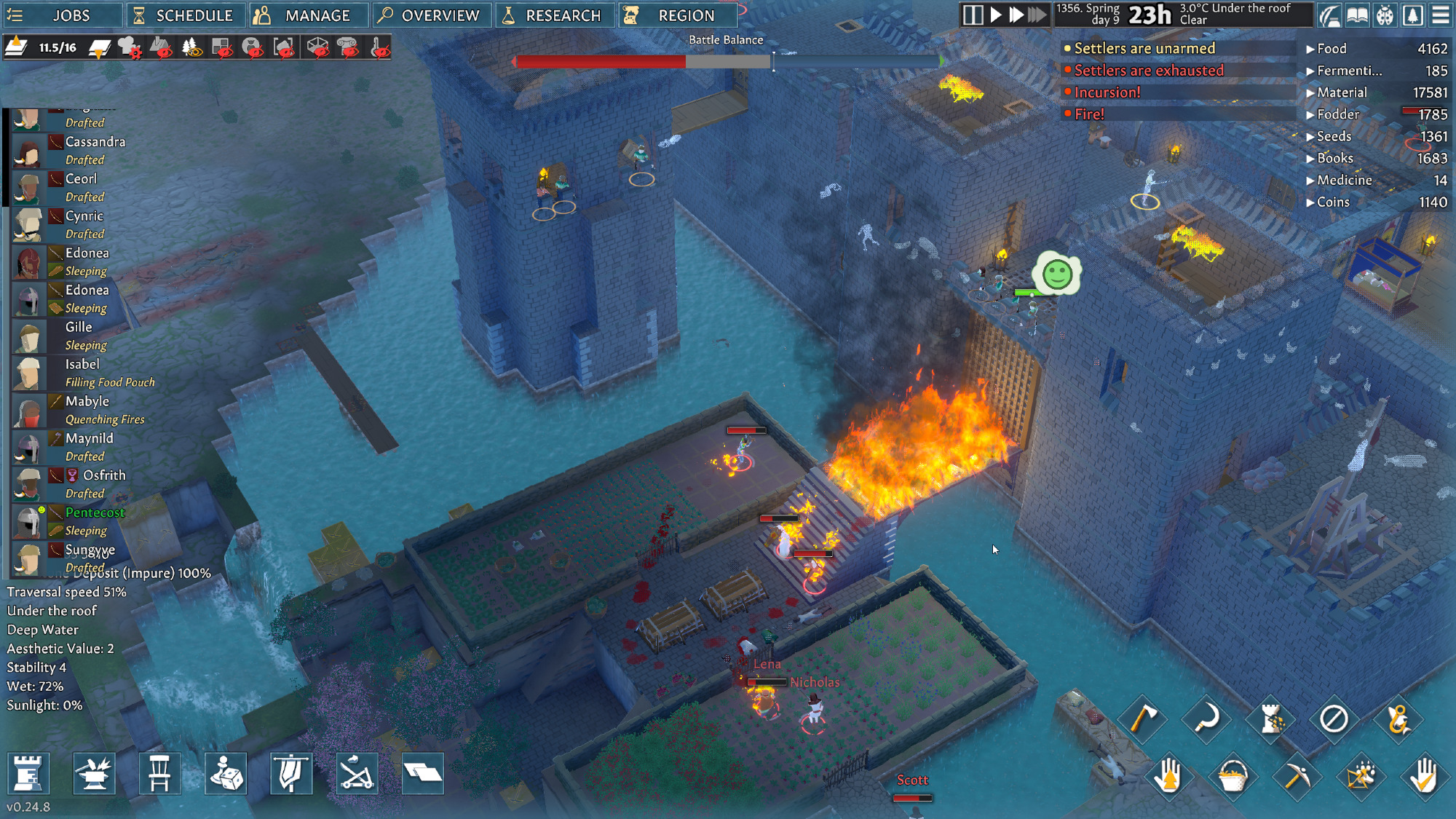
Task: Select the axe chop-trees order
Action: (x=1142, y=719)
